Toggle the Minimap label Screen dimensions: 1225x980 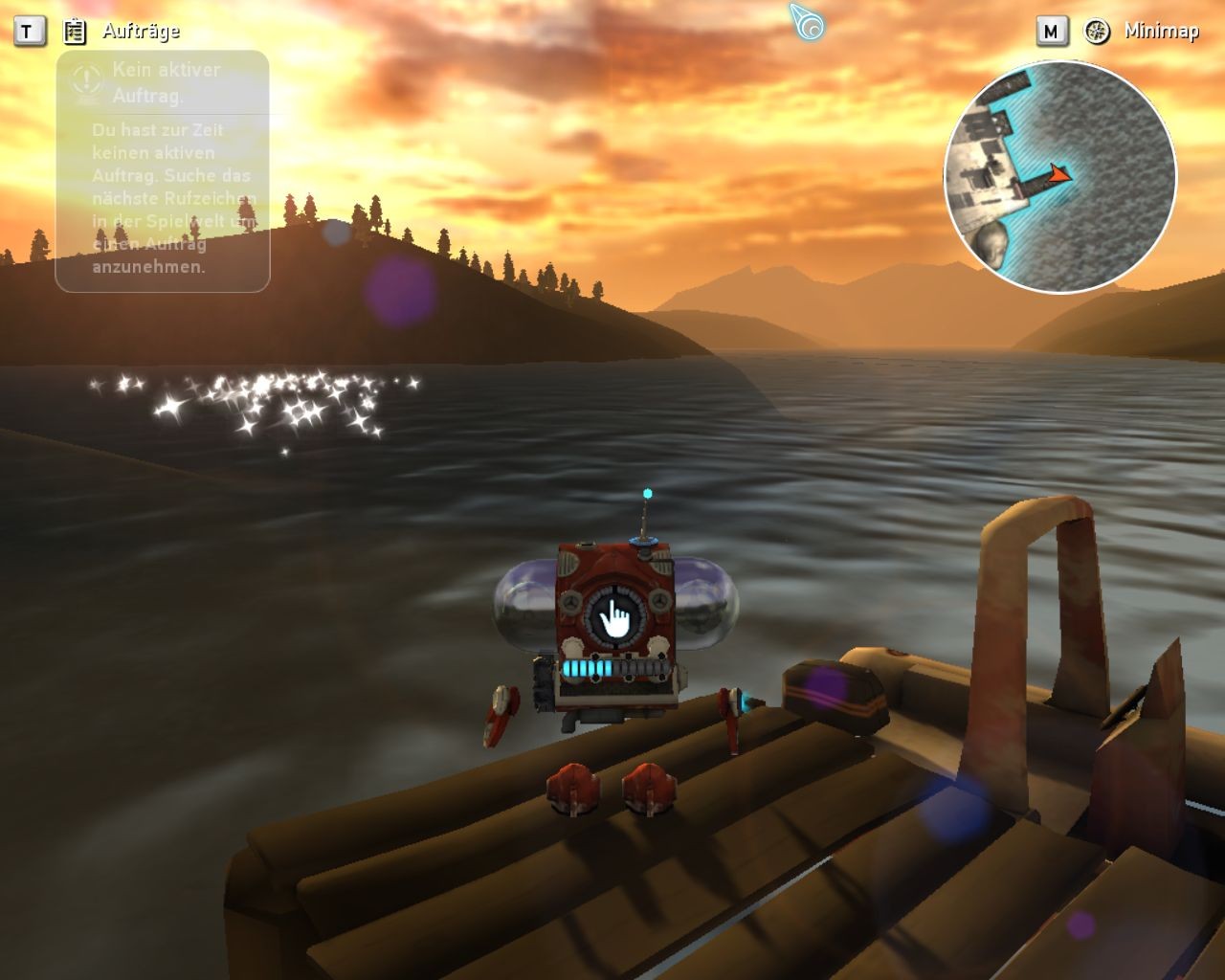tap(1161, 32)
